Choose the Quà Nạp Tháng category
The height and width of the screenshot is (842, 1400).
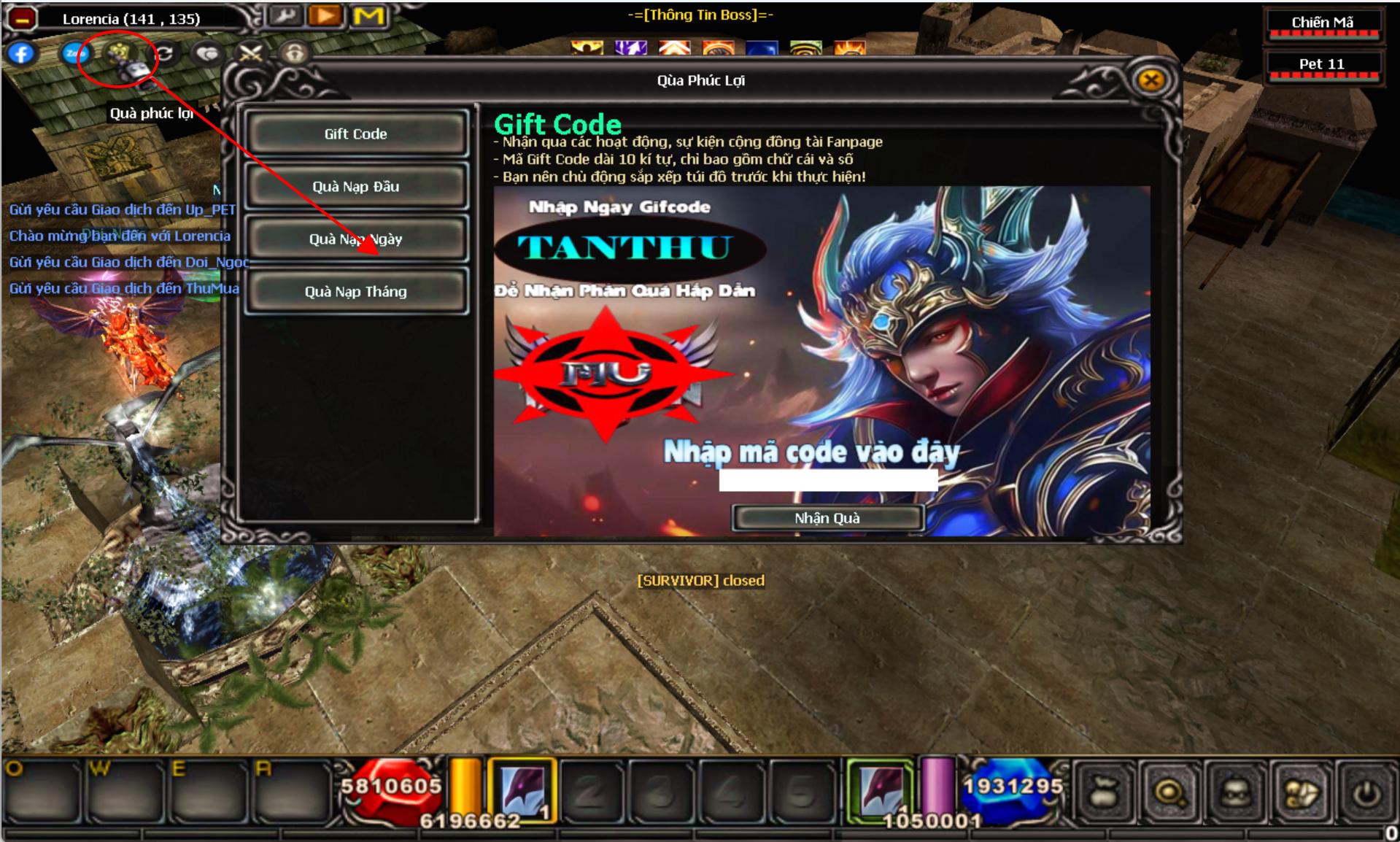point(356,292)
